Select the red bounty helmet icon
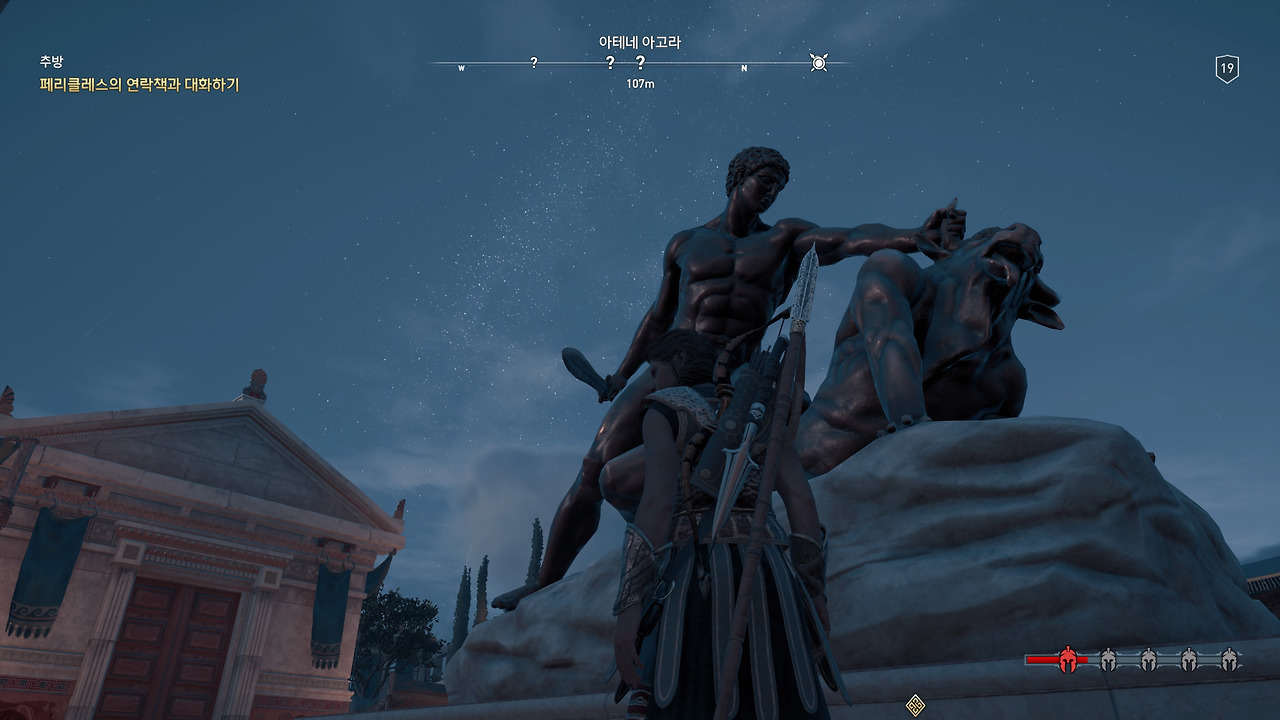Viewport: 1280px width, 720px height. (1068, 659)
